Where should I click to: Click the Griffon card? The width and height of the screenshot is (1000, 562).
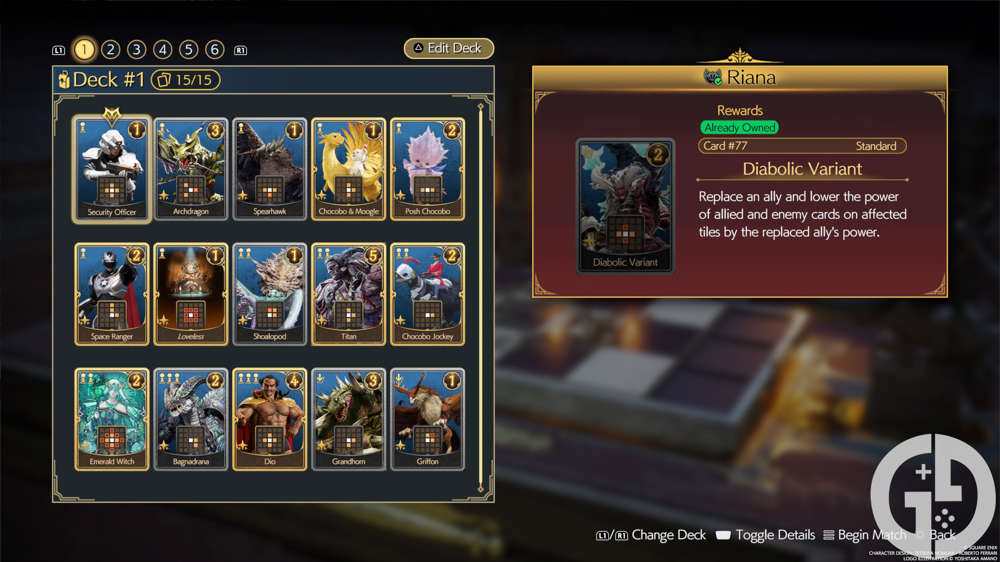(427, 419)
